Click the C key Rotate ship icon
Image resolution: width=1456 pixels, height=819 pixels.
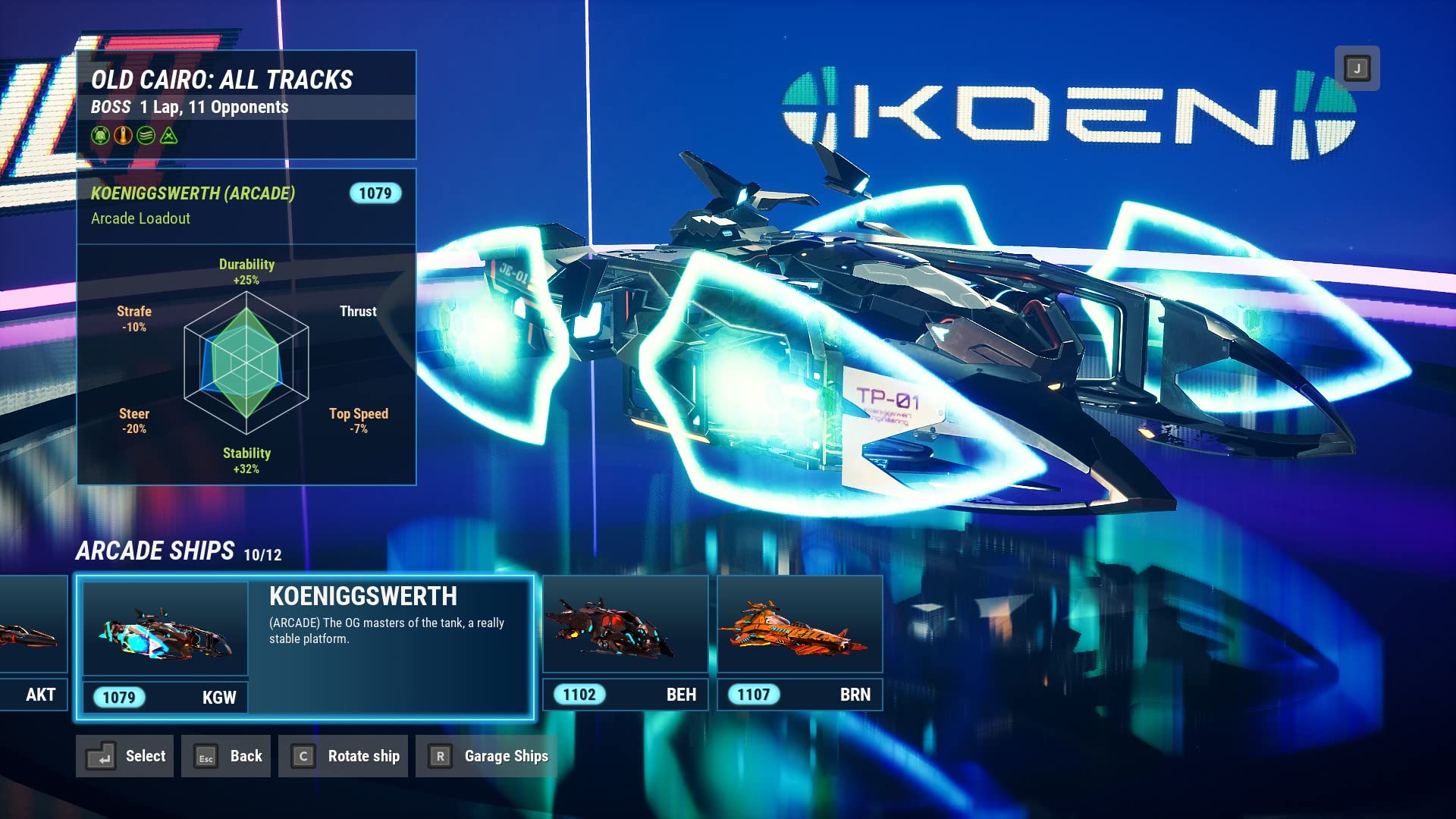click(303, 756)
